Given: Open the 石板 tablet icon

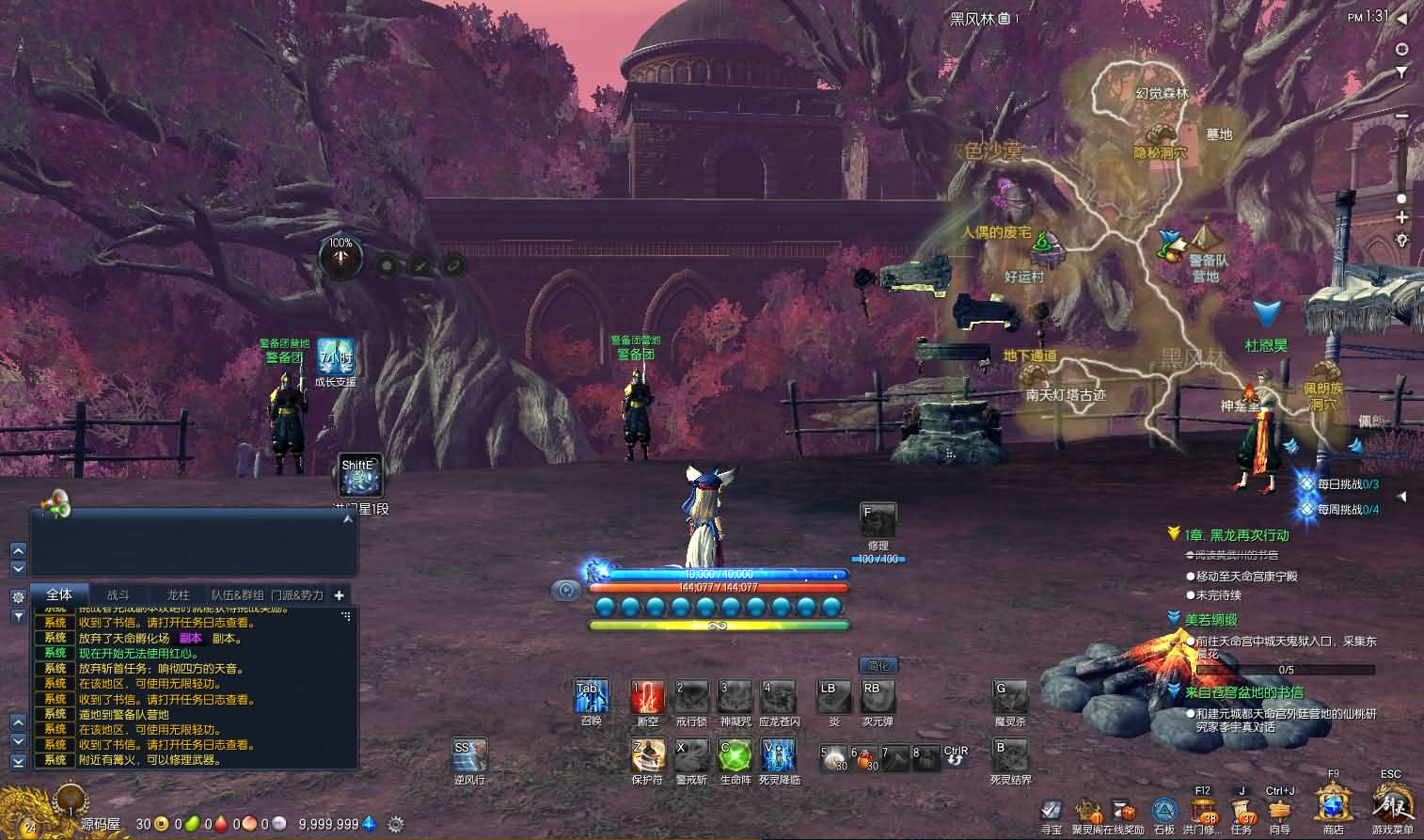Looking at the screenshot, I should click(1164, 811).
